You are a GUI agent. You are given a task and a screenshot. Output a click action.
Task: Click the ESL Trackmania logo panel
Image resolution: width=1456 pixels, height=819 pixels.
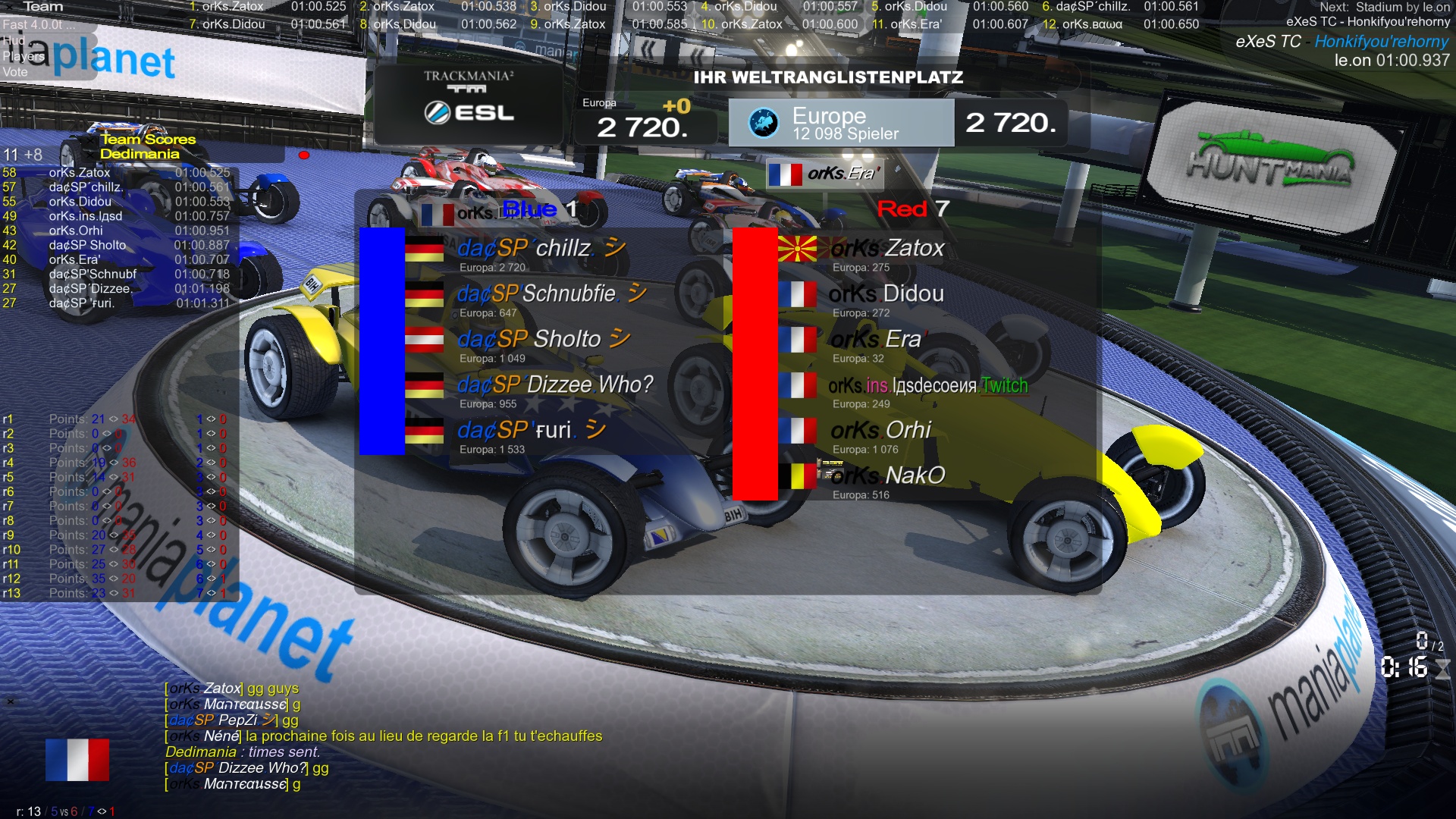469,104
